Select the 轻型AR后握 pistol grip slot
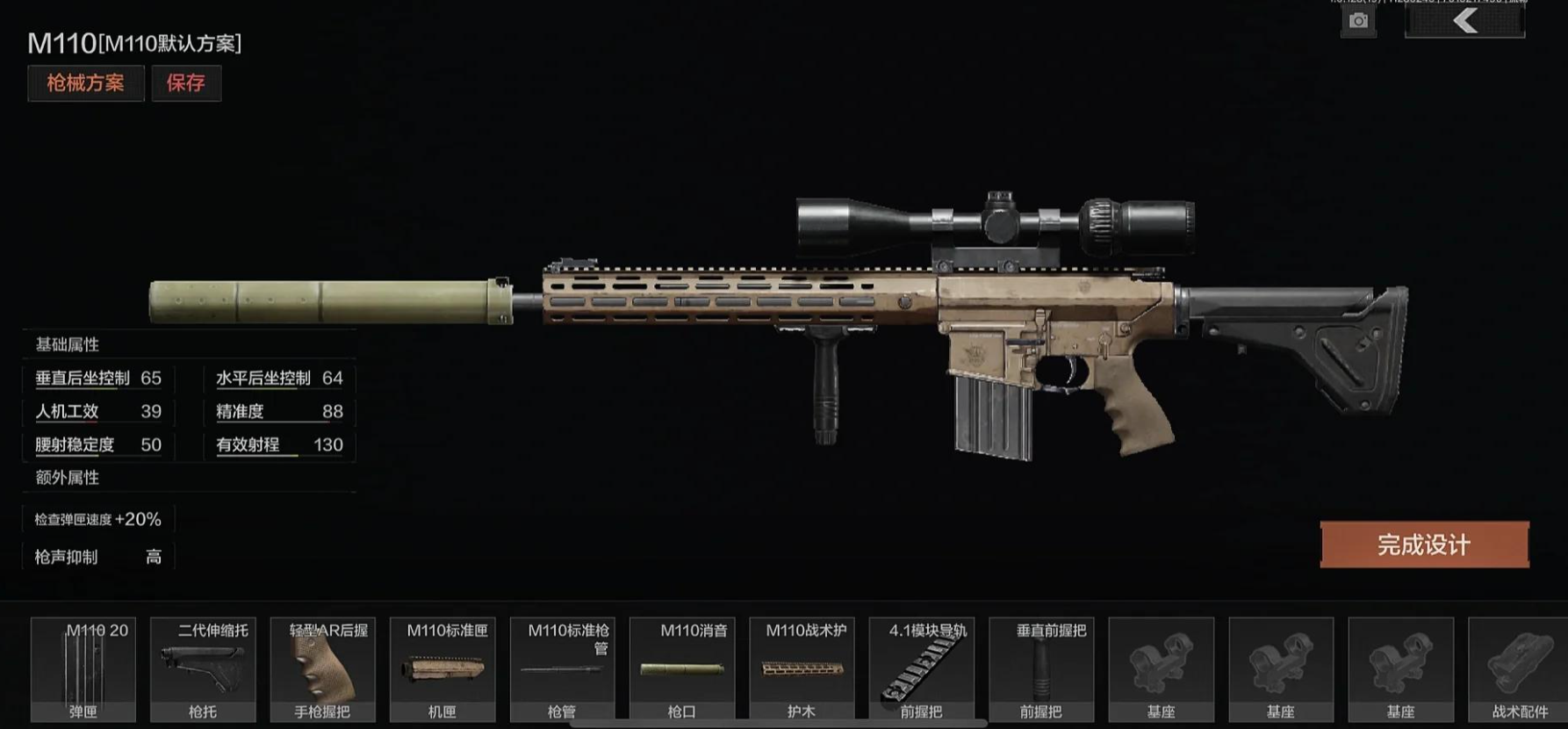This screenshot has height=729, width=1568. 323,669
